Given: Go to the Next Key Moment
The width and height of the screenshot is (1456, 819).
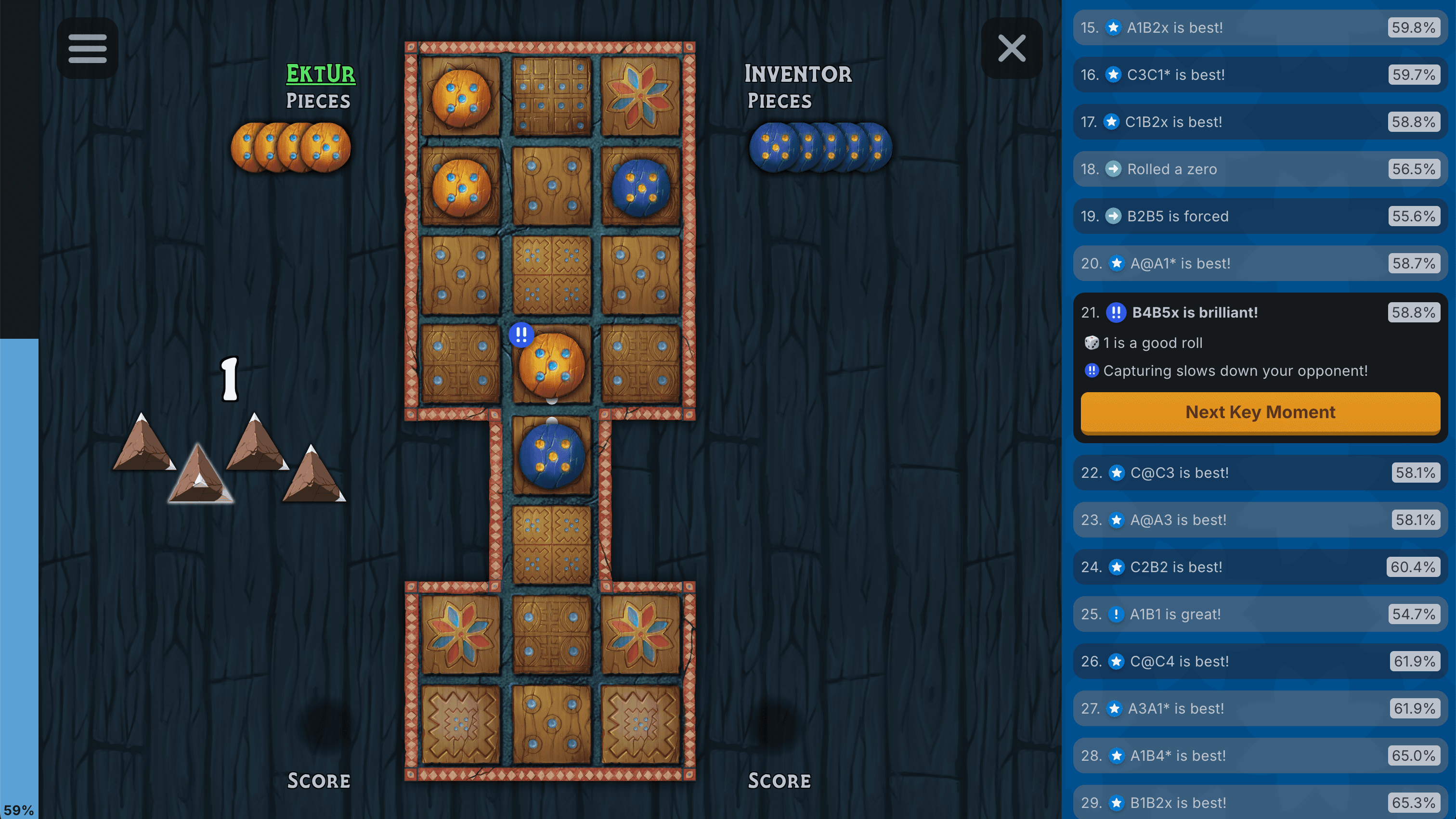Looking at the screenshot, I should pos(1260,412).
